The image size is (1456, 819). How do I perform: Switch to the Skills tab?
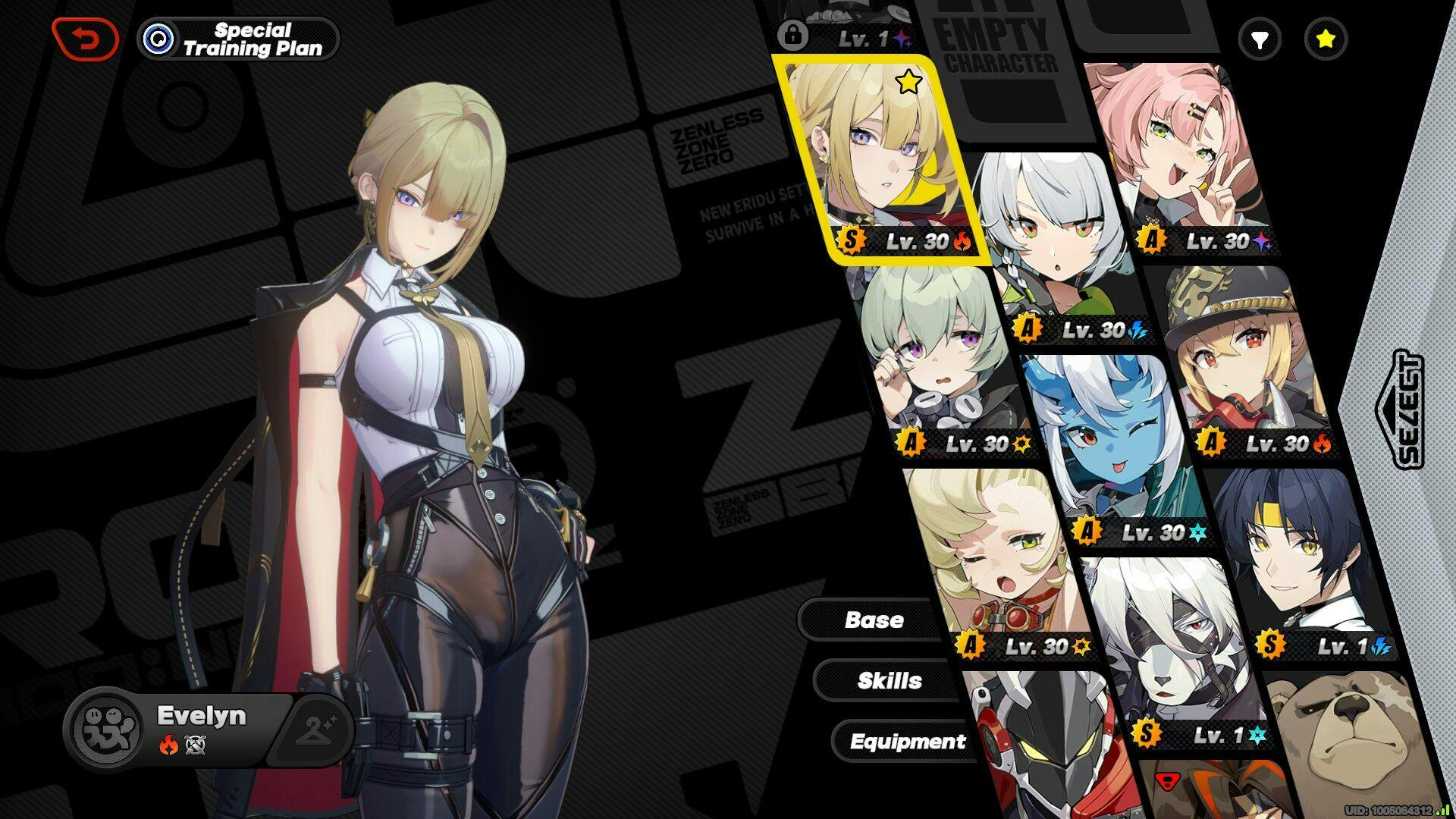tap(889, 680)
